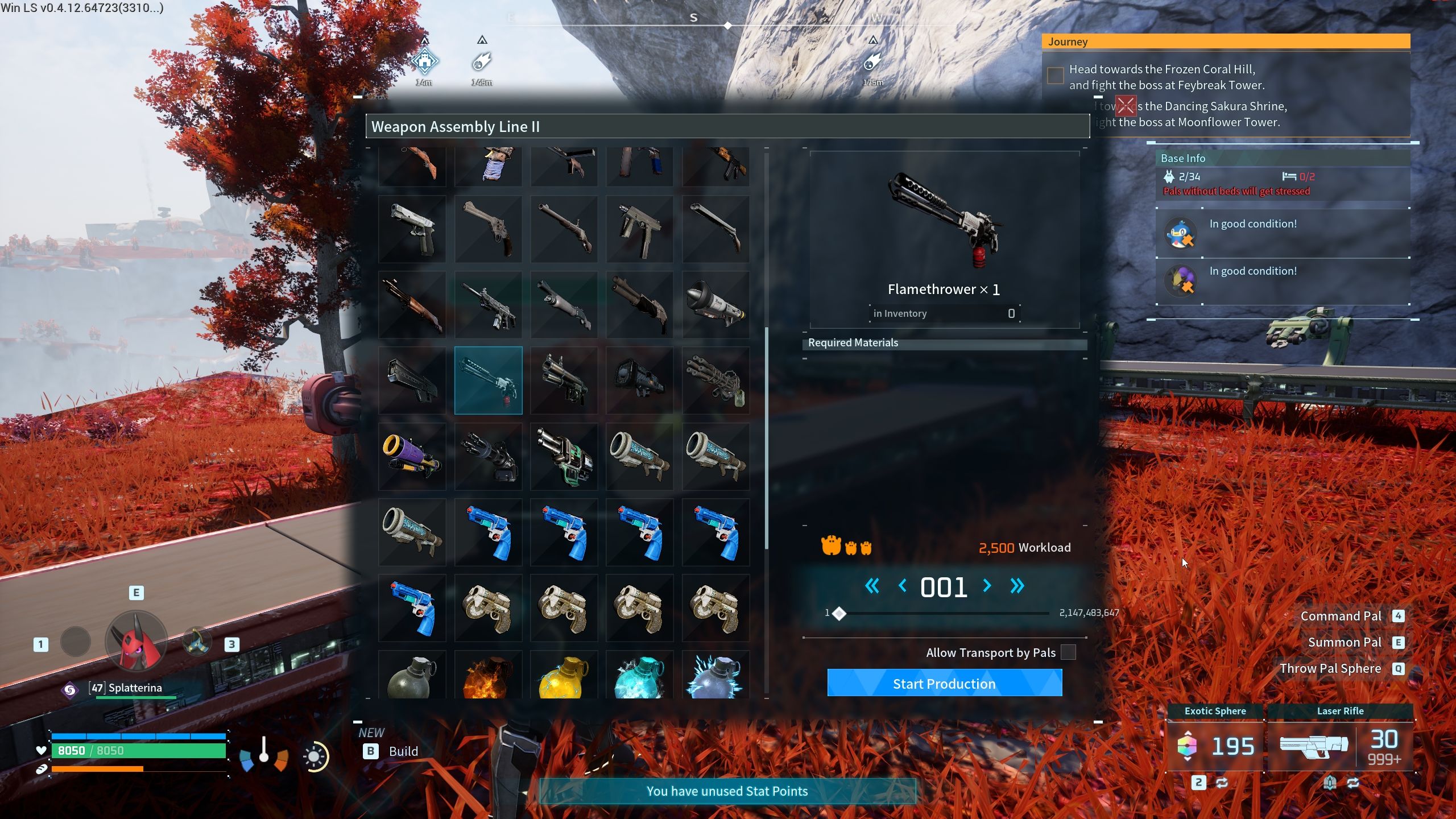Decrease production quantity with single left arrow
Screen dimensions: 1456x819
tap(902, 586)
